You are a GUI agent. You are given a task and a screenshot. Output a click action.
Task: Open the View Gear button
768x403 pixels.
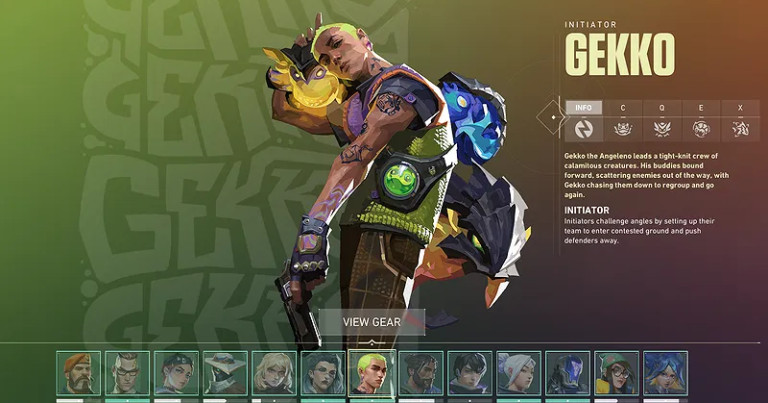[371, 322]
